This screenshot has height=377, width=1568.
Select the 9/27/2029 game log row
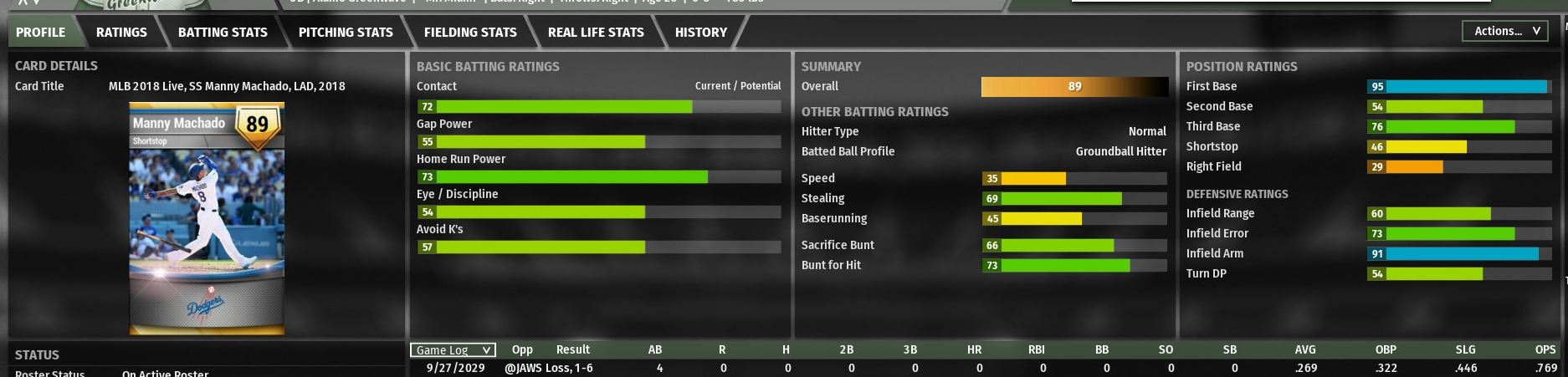point(456,368)
